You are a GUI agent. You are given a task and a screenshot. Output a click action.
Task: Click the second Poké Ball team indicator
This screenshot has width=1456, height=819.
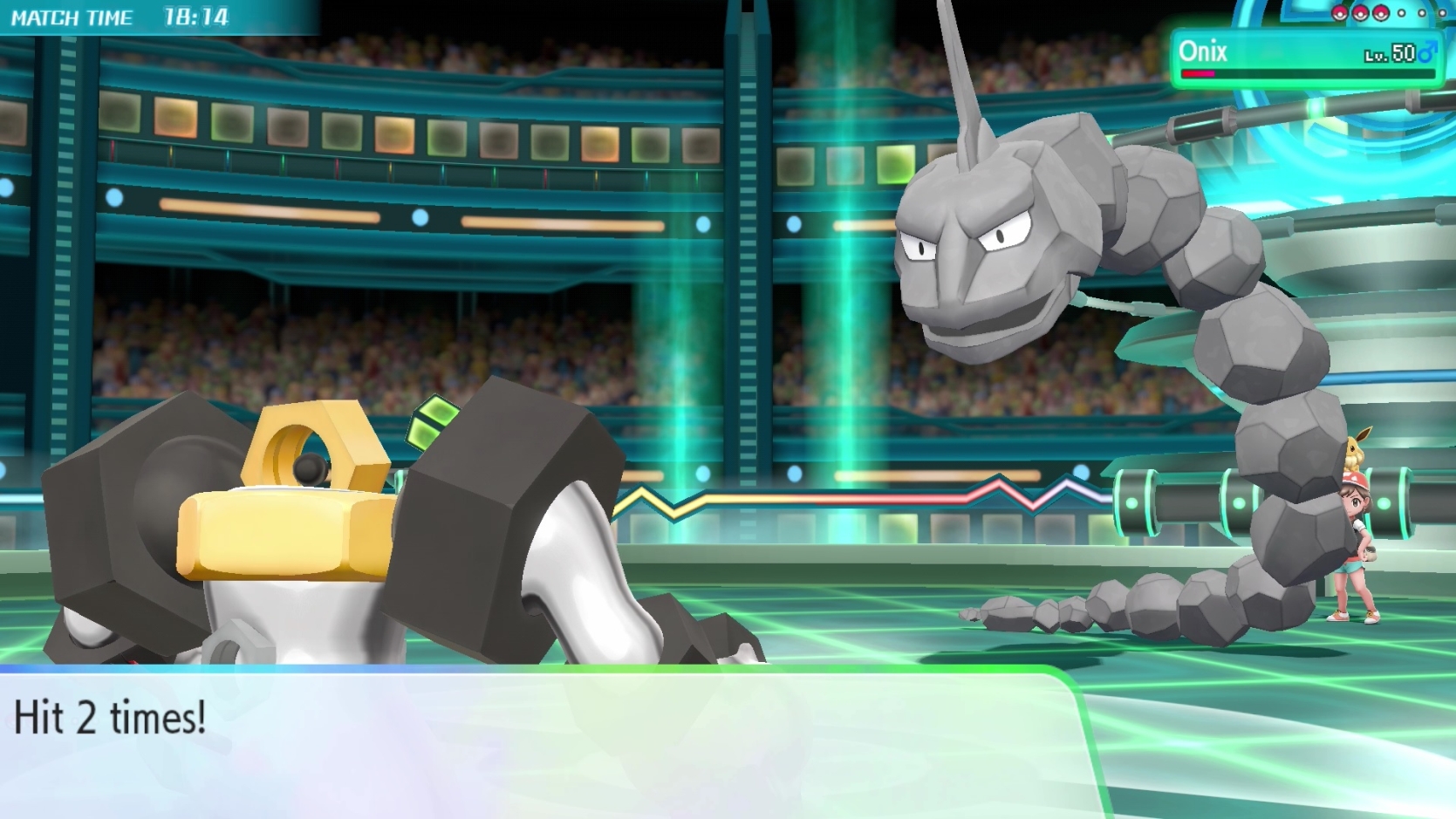1361,13
